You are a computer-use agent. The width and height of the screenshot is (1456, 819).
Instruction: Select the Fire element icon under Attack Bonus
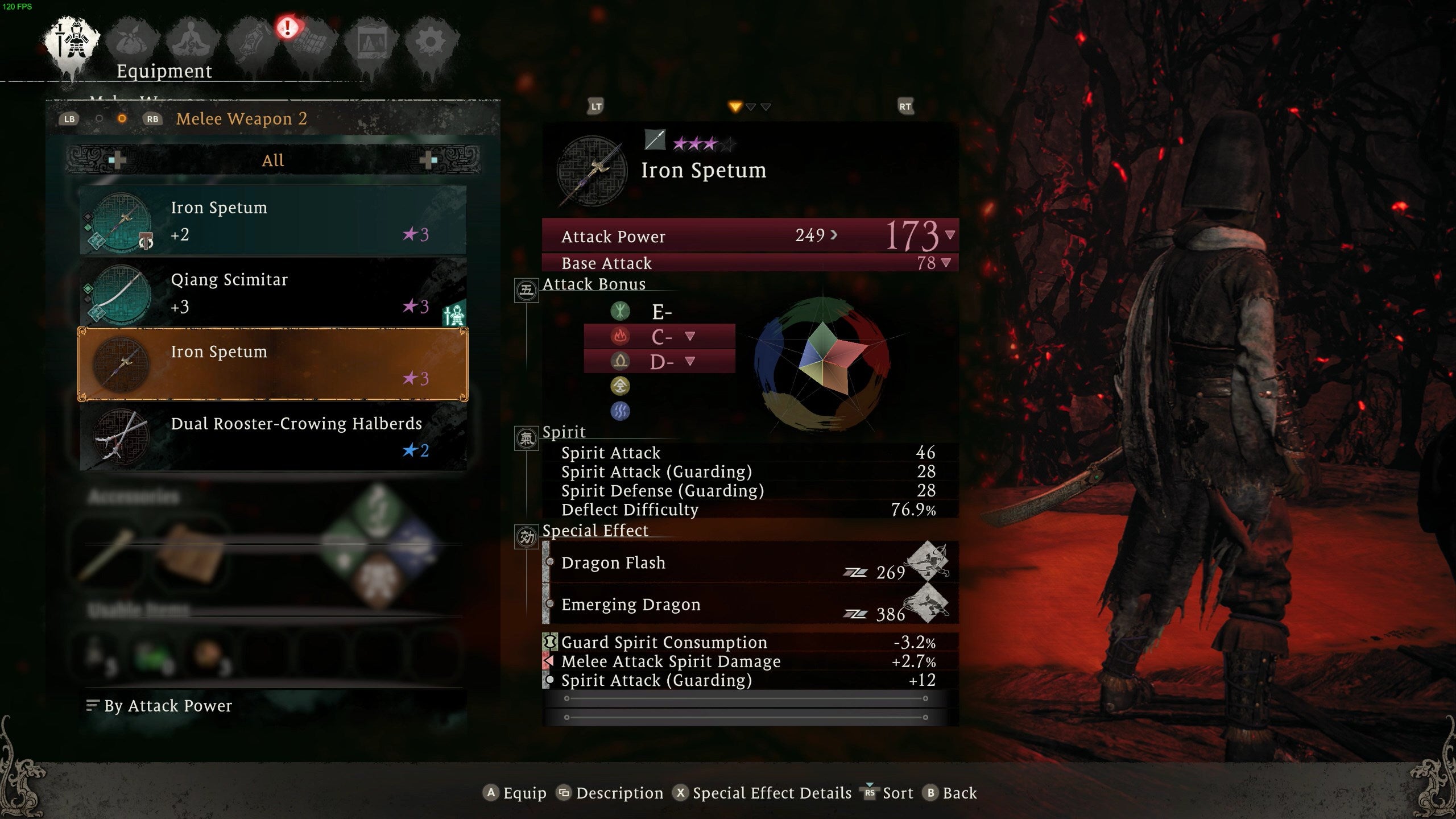click(x=621, y=336)
